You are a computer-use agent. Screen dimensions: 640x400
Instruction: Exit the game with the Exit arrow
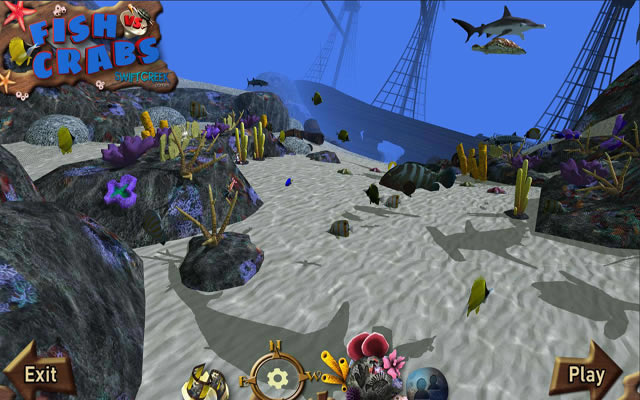39,374
